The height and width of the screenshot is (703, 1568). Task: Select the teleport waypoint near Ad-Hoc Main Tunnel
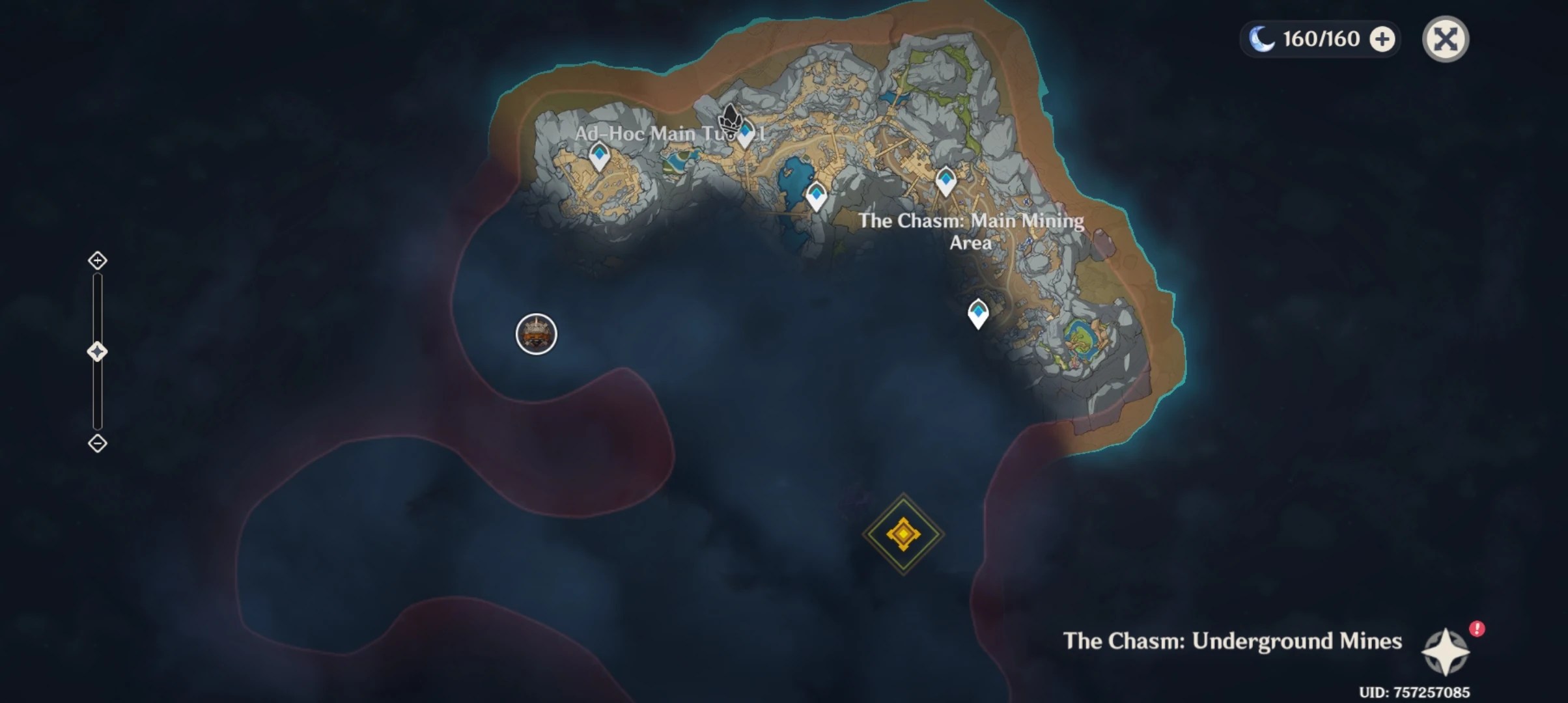(x=746, y=133)
